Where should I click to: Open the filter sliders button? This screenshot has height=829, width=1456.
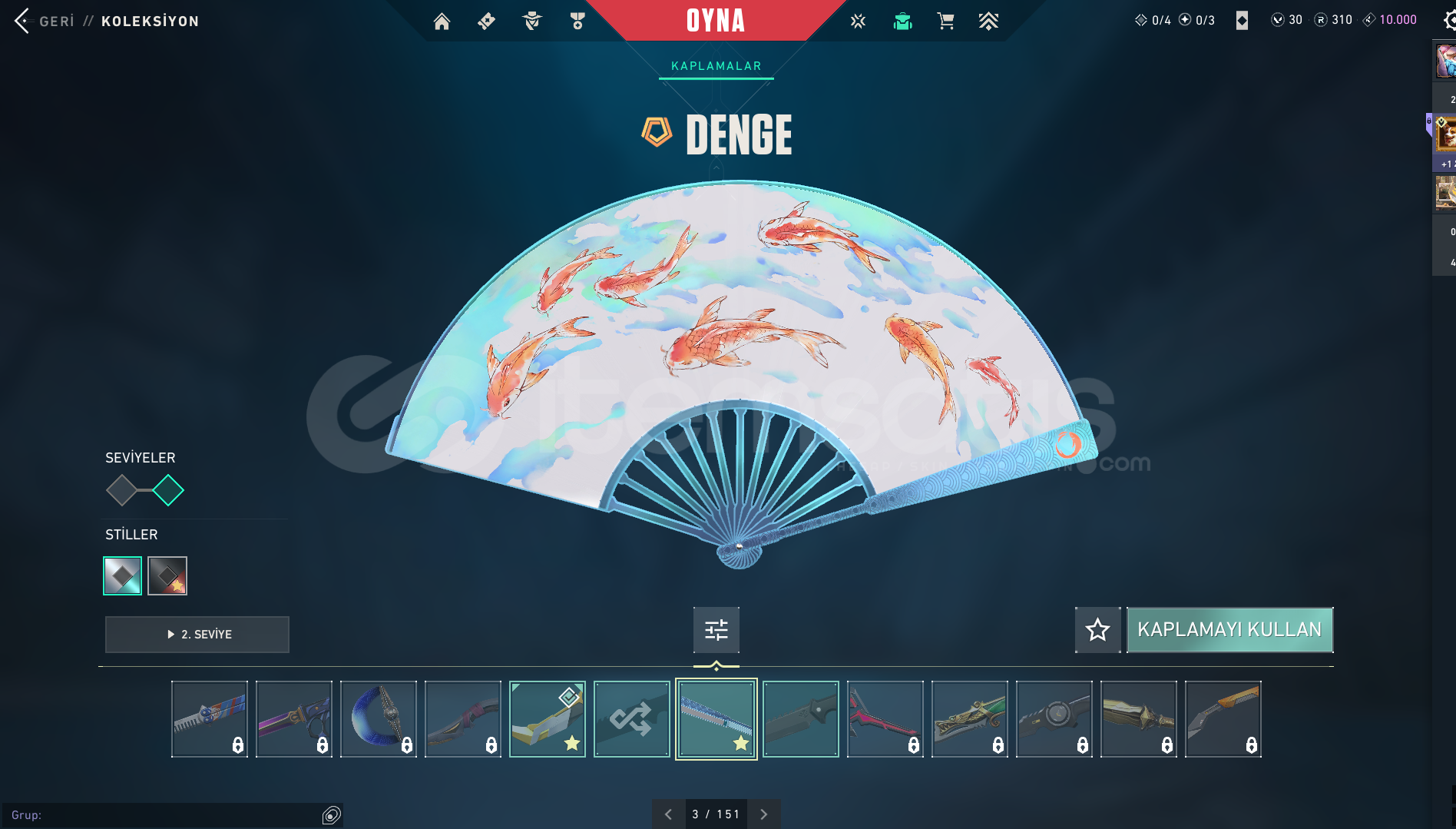(x=716, y=630)
